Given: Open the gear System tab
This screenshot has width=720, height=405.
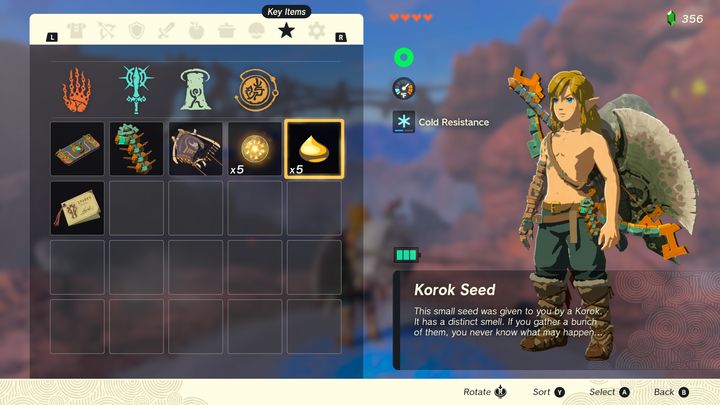Looking at the screenshot, I should 317,31.
